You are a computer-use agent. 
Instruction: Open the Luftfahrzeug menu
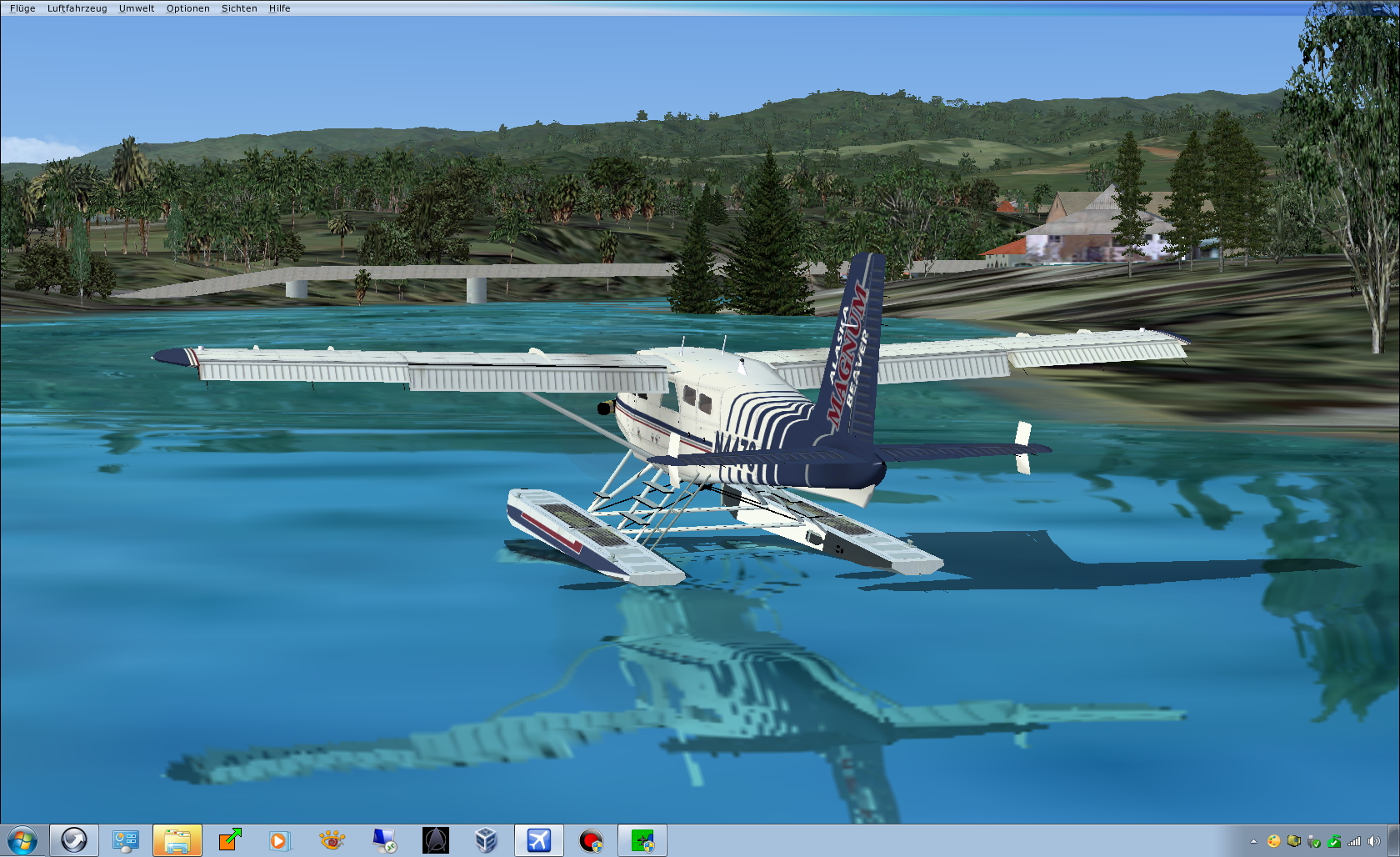click(x=77, y=8)
